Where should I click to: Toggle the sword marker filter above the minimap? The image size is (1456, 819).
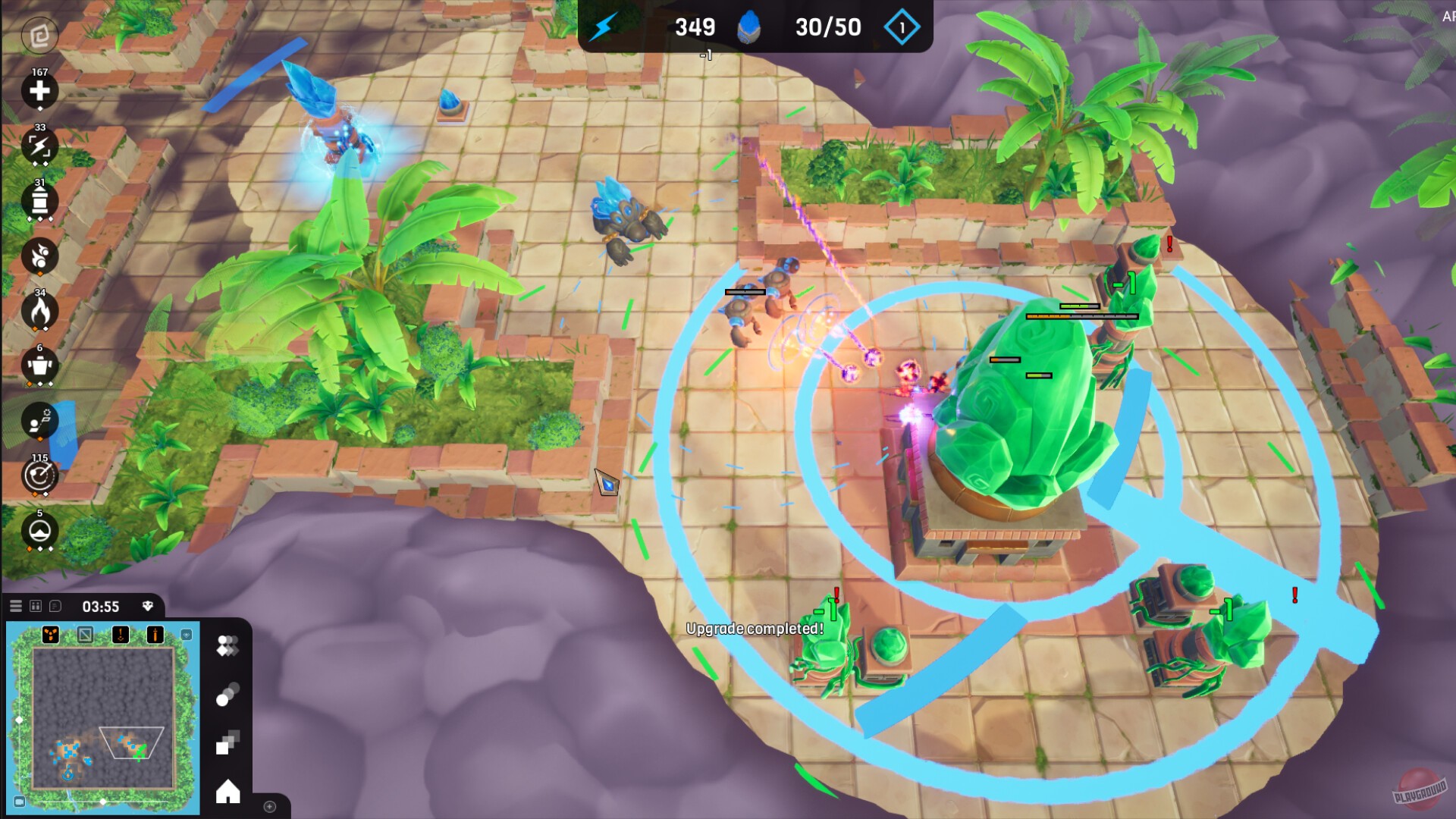155,635
